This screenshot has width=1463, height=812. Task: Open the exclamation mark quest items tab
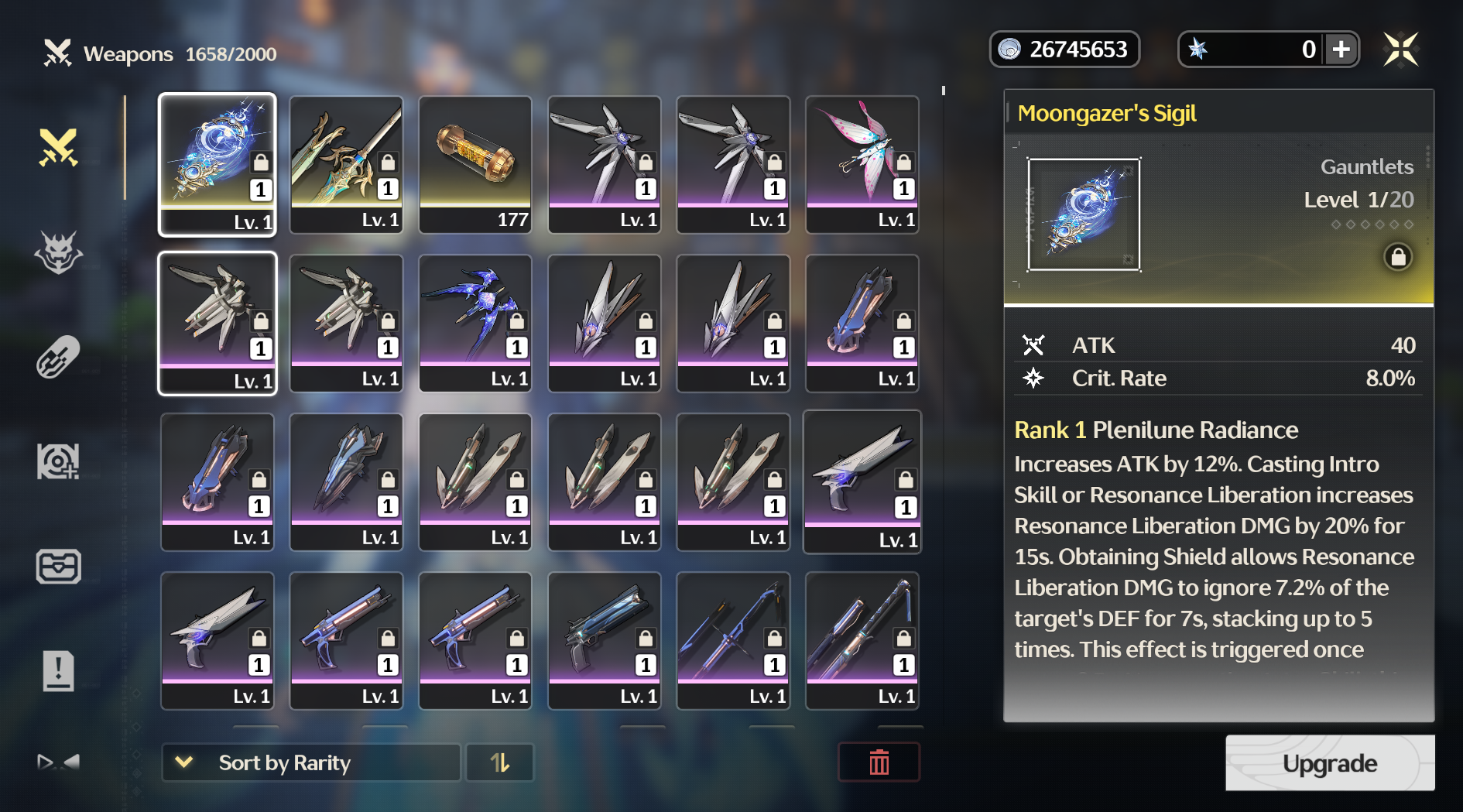click(59, 670)
